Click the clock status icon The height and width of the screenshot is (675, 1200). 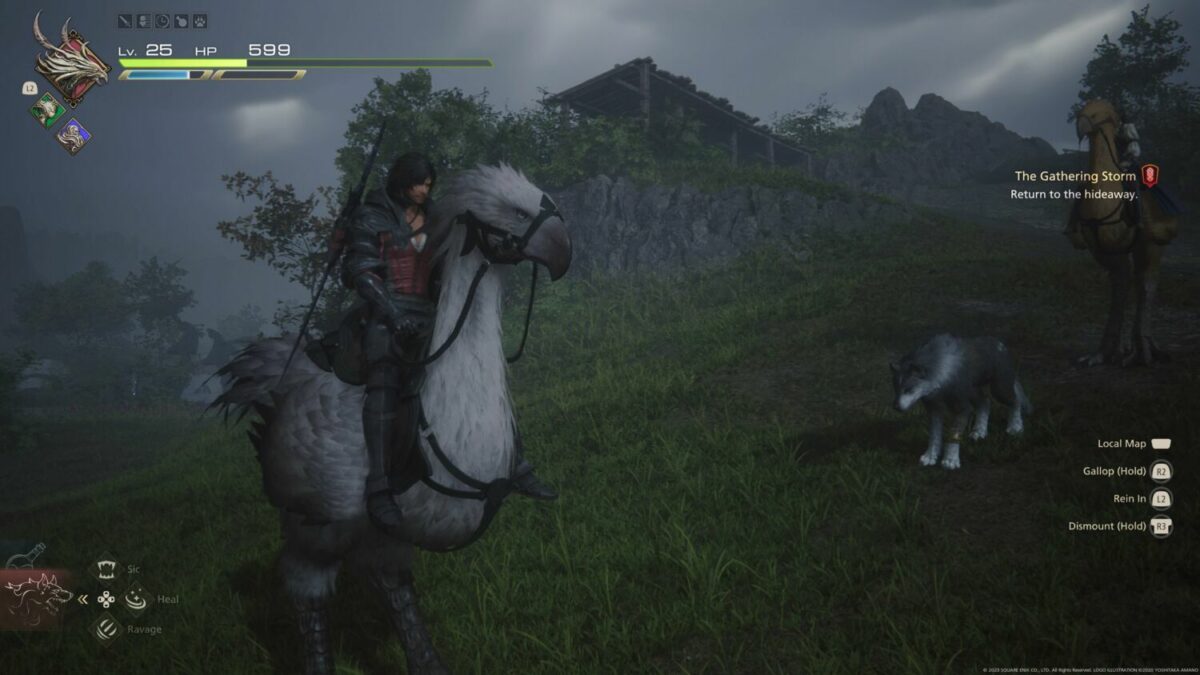[162, 20]
